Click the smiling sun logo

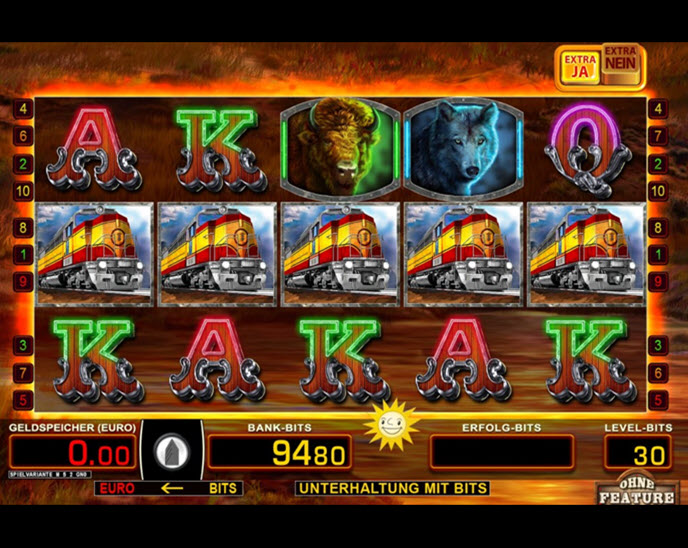391,424
